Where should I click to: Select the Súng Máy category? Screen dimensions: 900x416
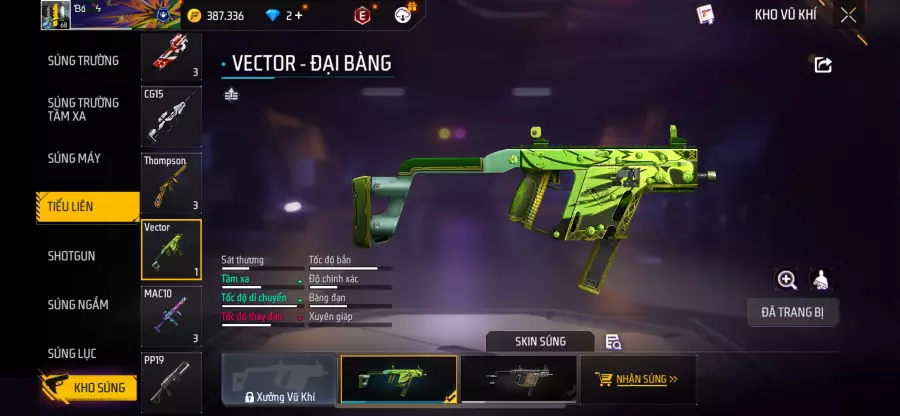pyautogui.click(x=74, y=158)
